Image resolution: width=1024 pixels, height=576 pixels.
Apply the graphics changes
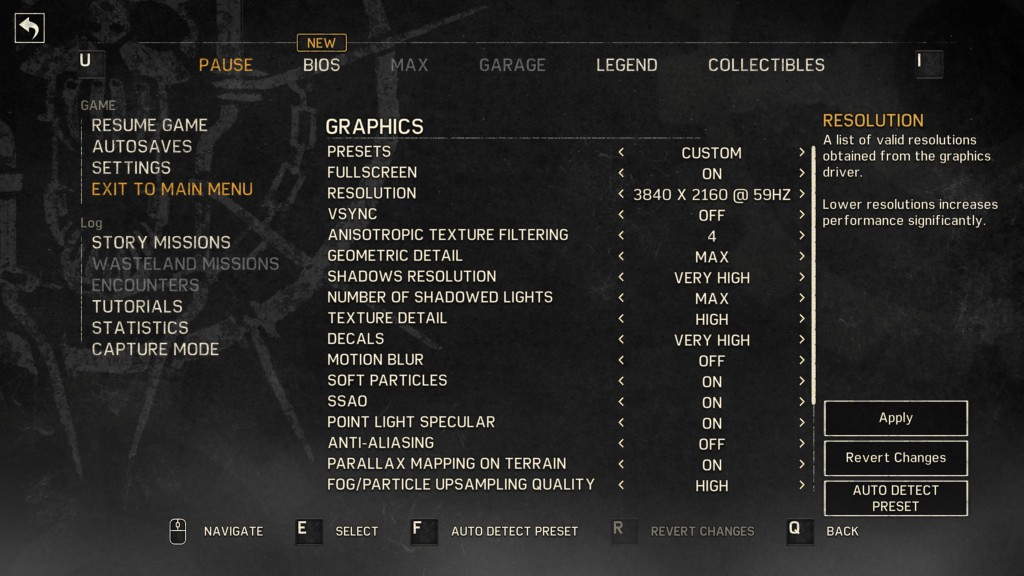click(895, 418)
